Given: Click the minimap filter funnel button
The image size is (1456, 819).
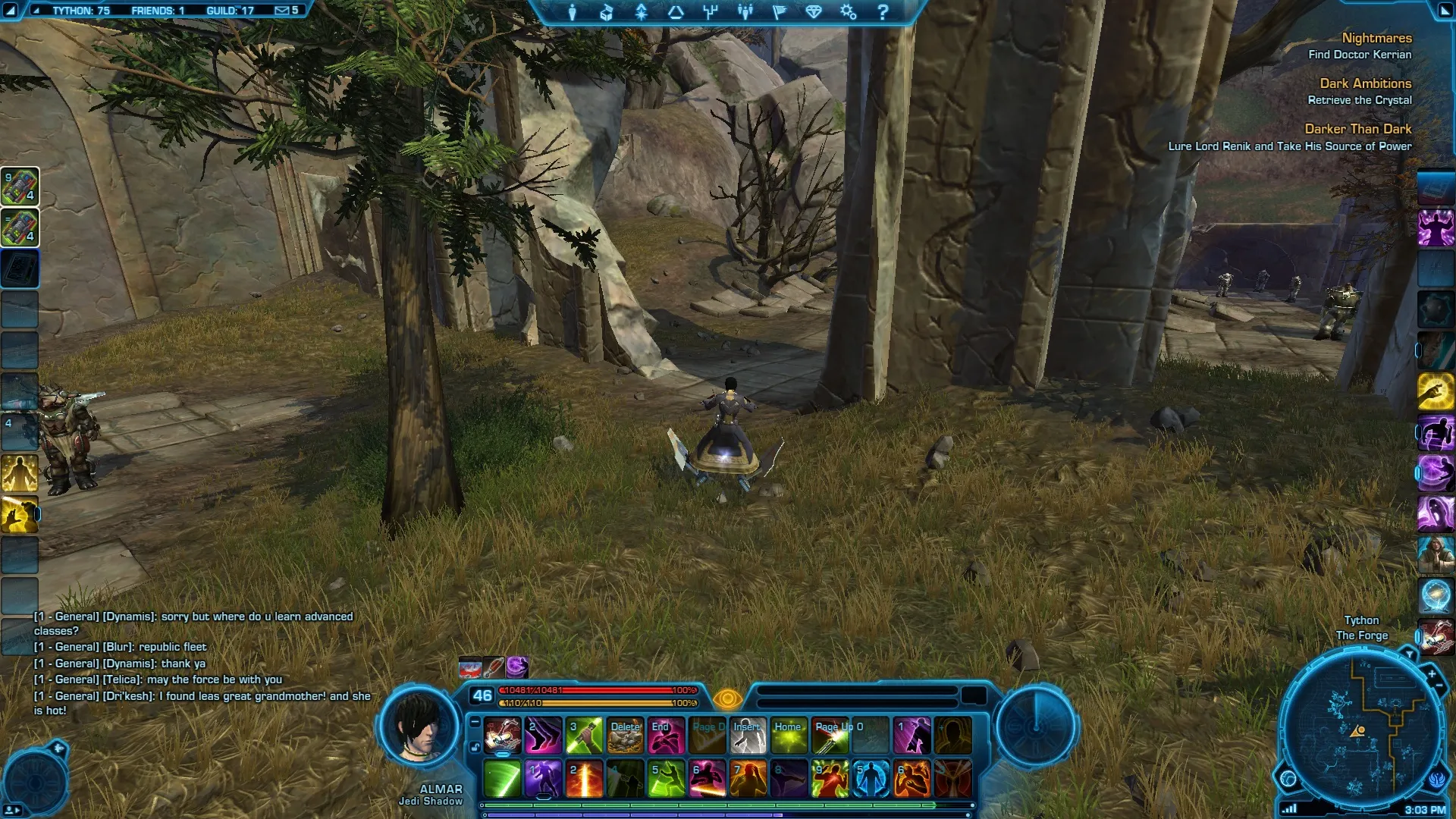Looking at the screenshot, I should pos(1409,653).
